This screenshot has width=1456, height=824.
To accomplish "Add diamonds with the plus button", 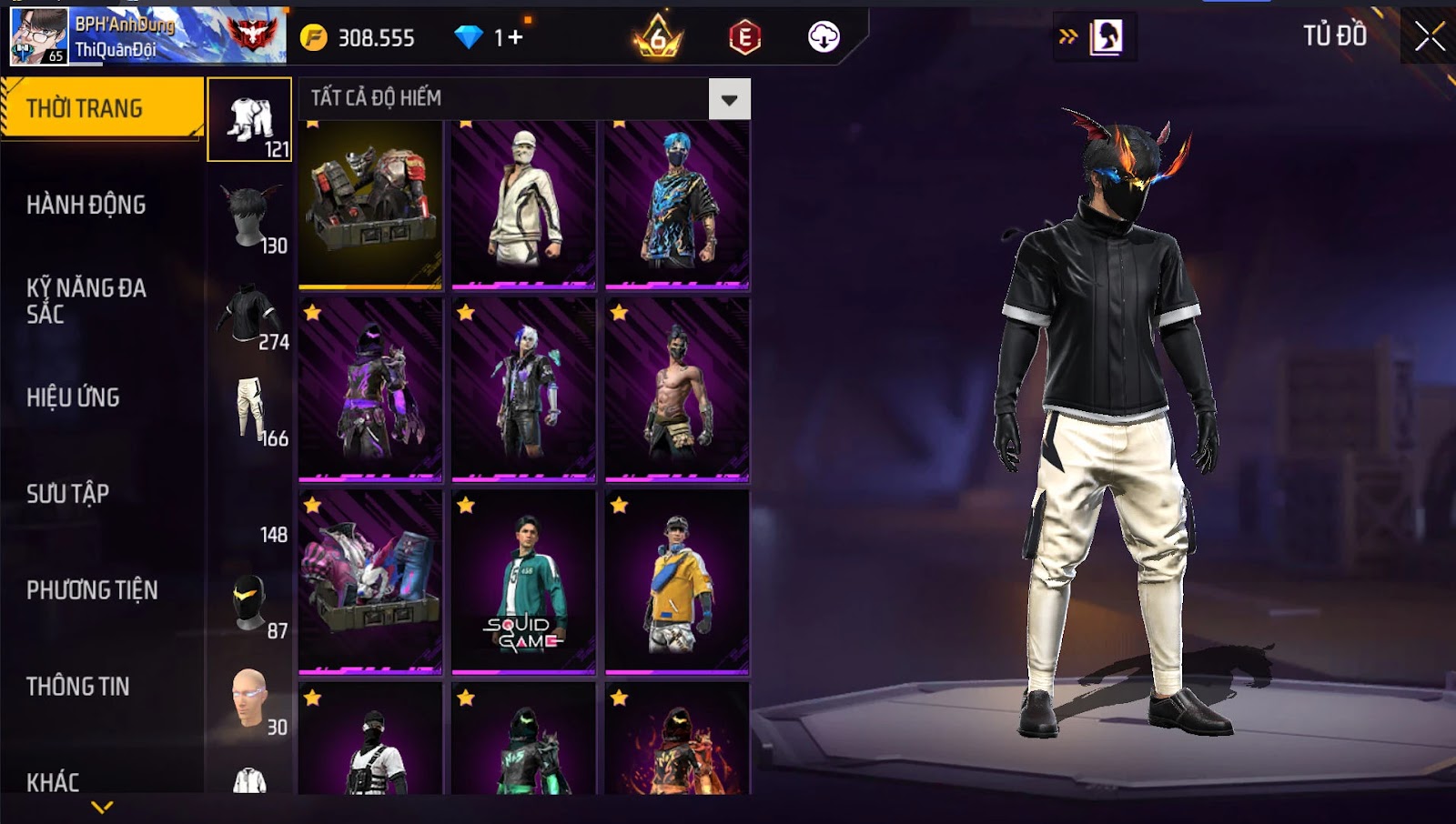I will point(515,37).
